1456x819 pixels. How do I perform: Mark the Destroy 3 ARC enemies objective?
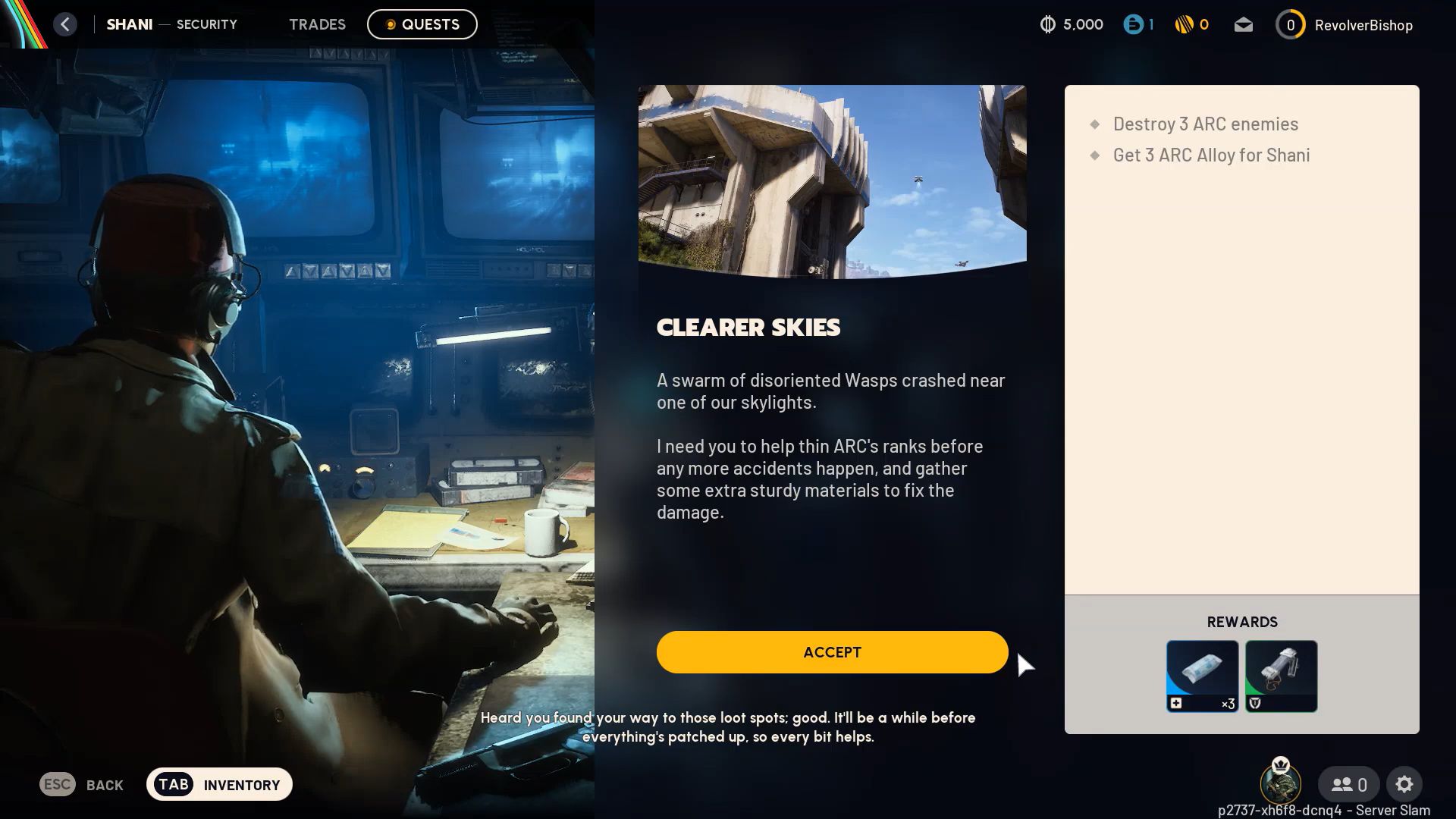1205,124
